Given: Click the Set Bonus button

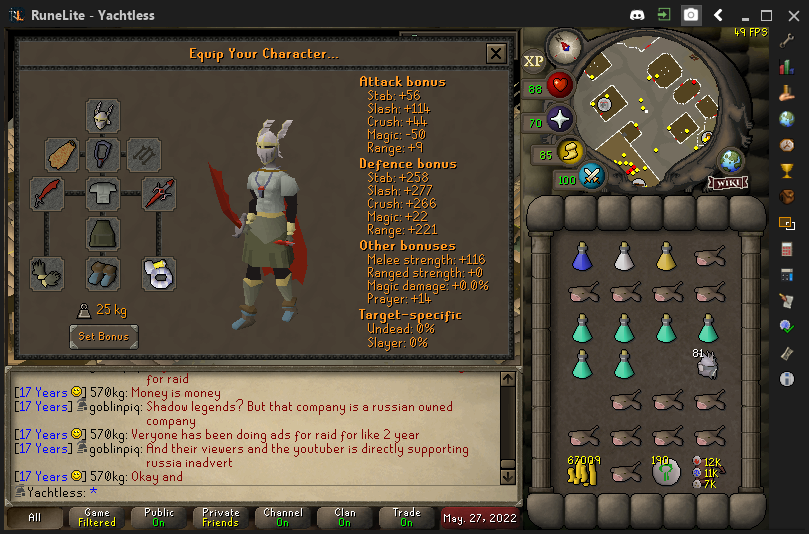Looking at the screenshot, I should point(103,336).
